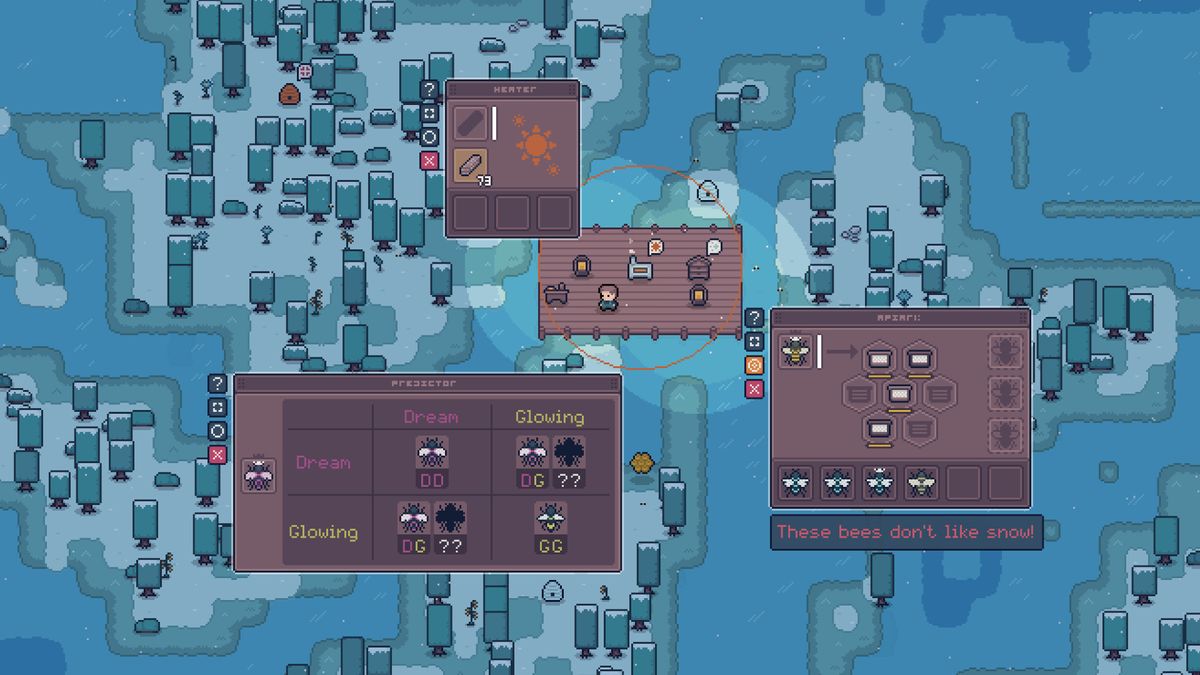The width and height of the screenshot is (1200, 675).
Task: Close the Predictor window
Action: point(217,455)
